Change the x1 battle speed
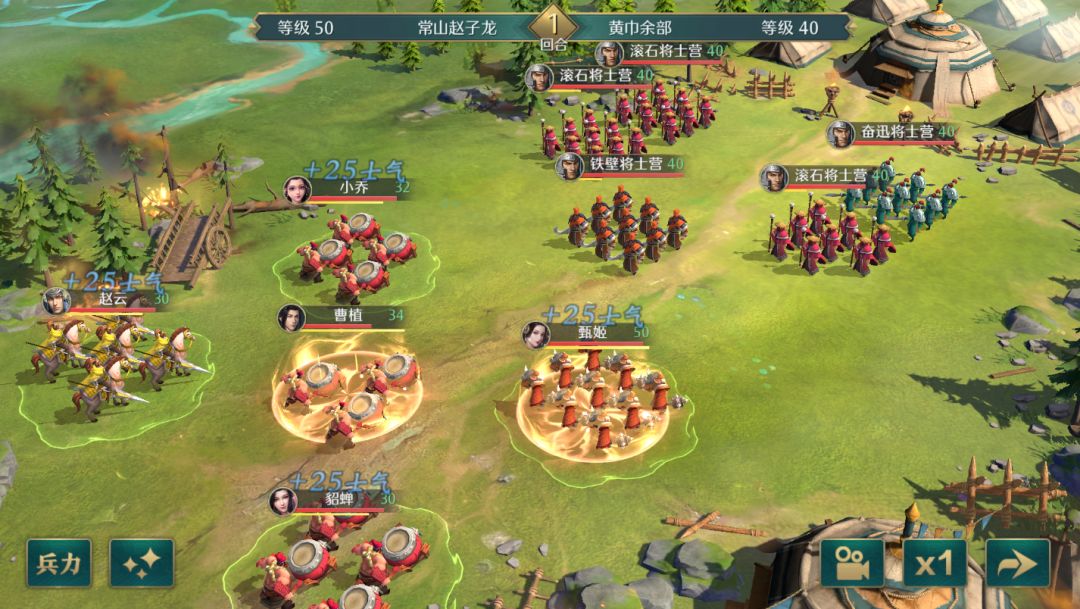Screen dimensions: 1080x609 [935, 563]
